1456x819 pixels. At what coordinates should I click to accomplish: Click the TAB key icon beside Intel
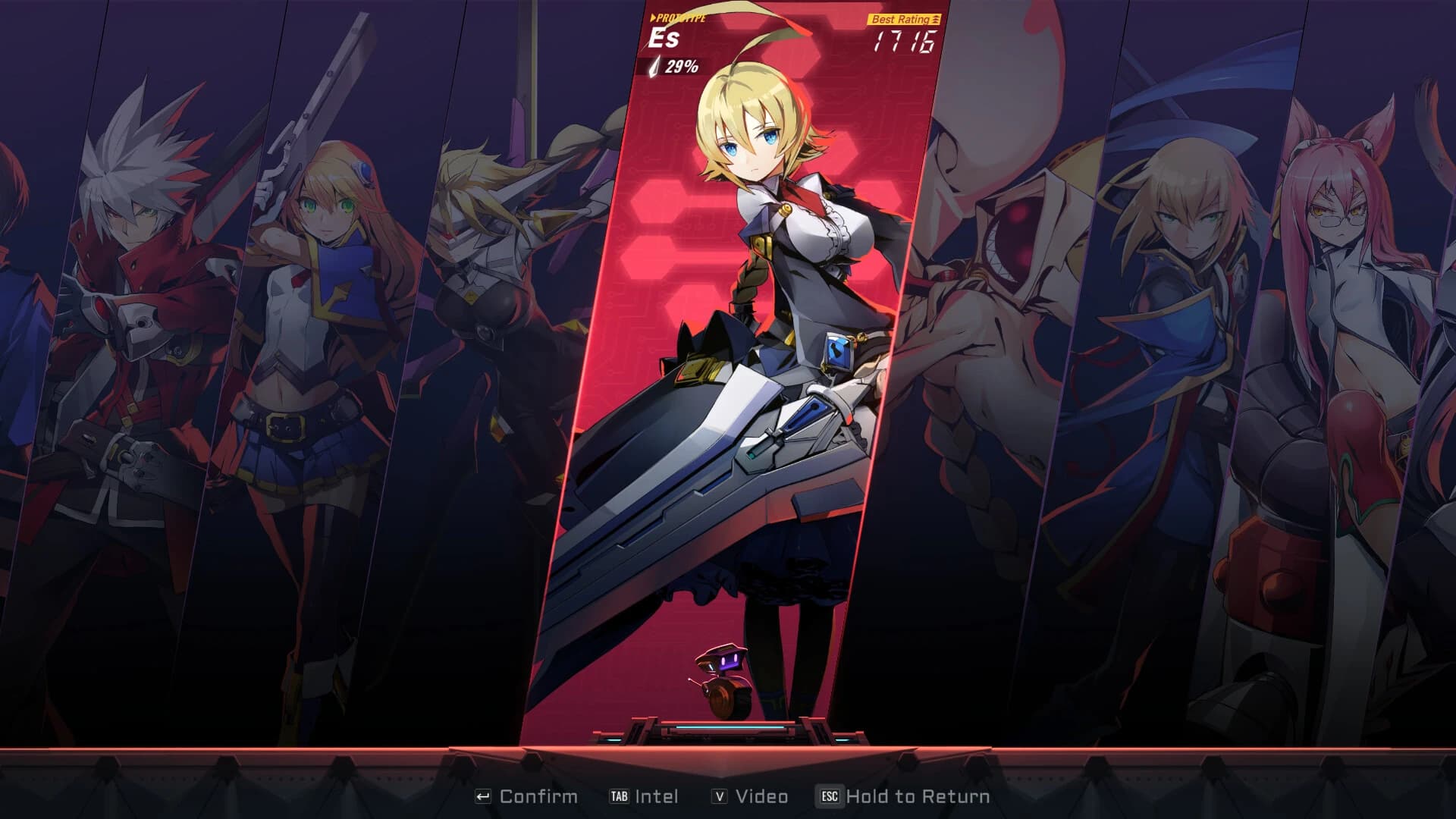[620, 796]
